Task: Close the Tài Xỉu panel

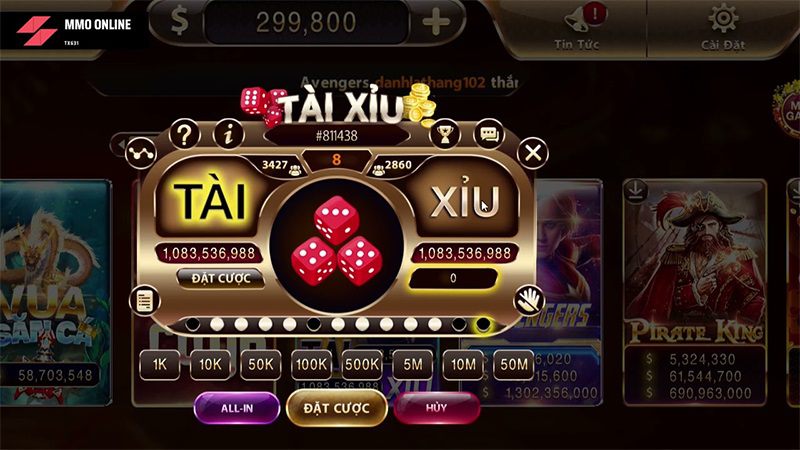Action: tap(534, 153)
